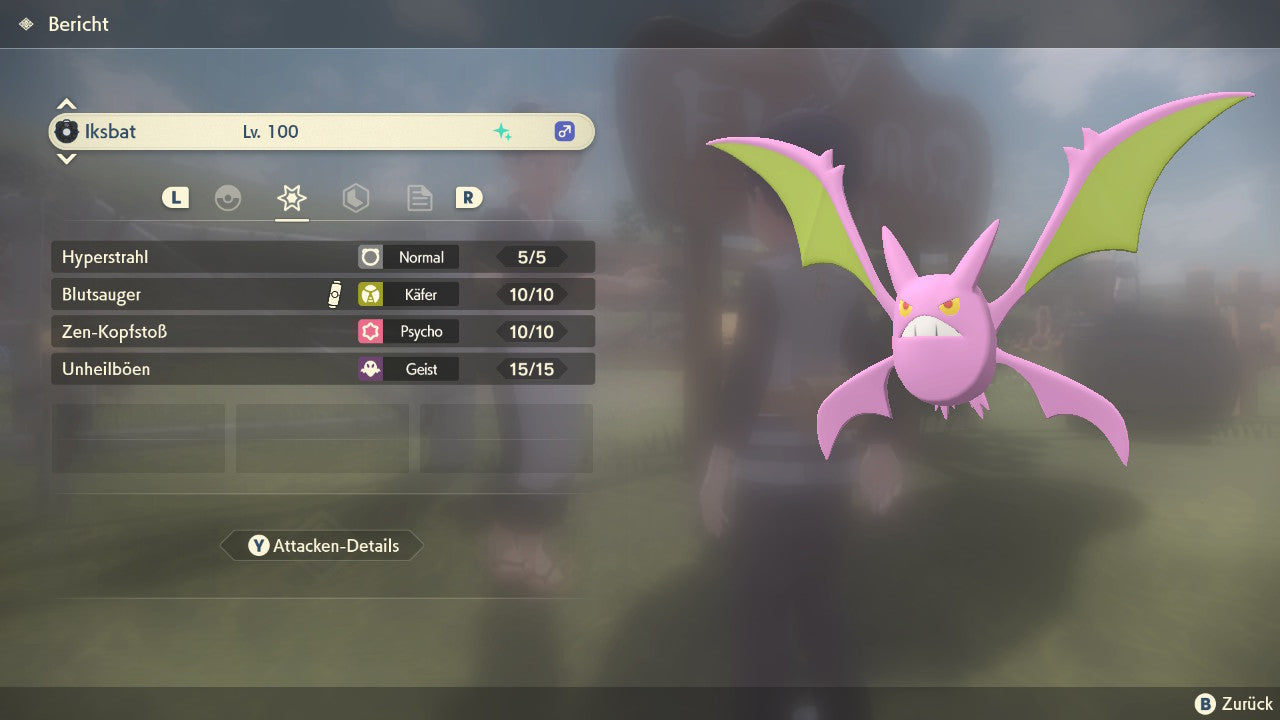Switch to the star-shaped moves tab
The image size is (1280, 720).
coord(292,198)
